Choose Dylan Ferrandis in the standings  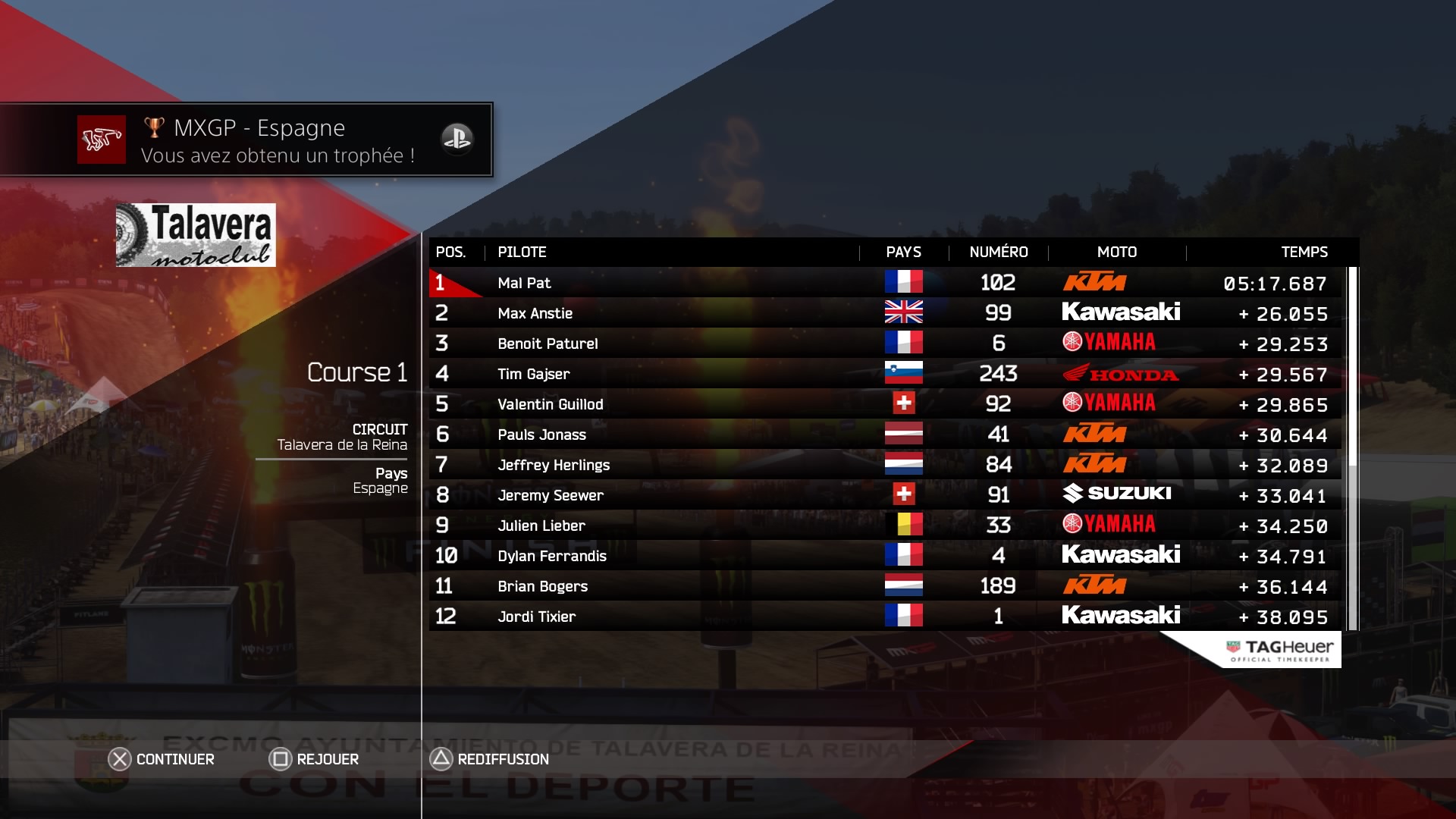[x=884, y=556]
